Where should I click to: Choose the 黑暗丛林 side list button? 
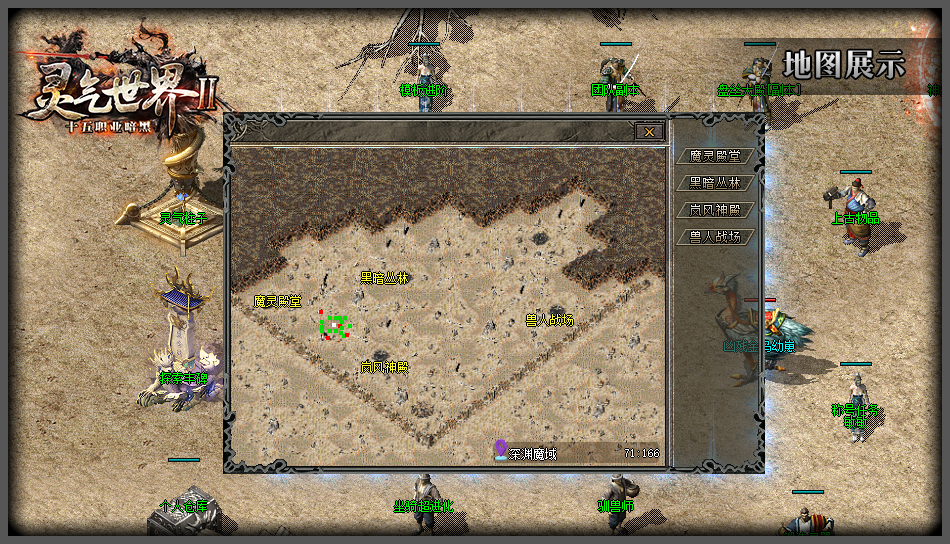coord(715,183)
